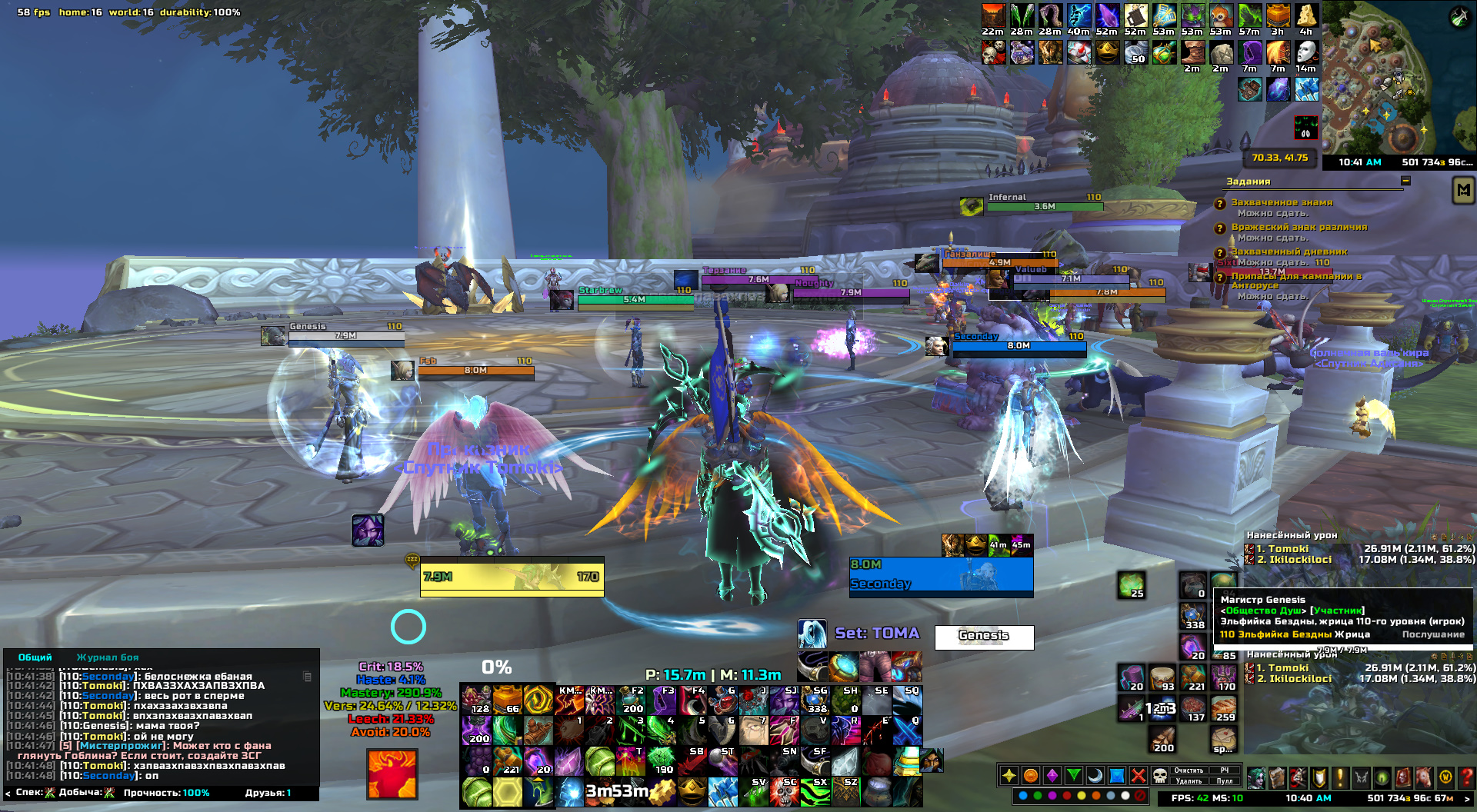The image size is (1477, 812).
Task: Use the red potion ability bound to G
Action: [x=722, y=700]
